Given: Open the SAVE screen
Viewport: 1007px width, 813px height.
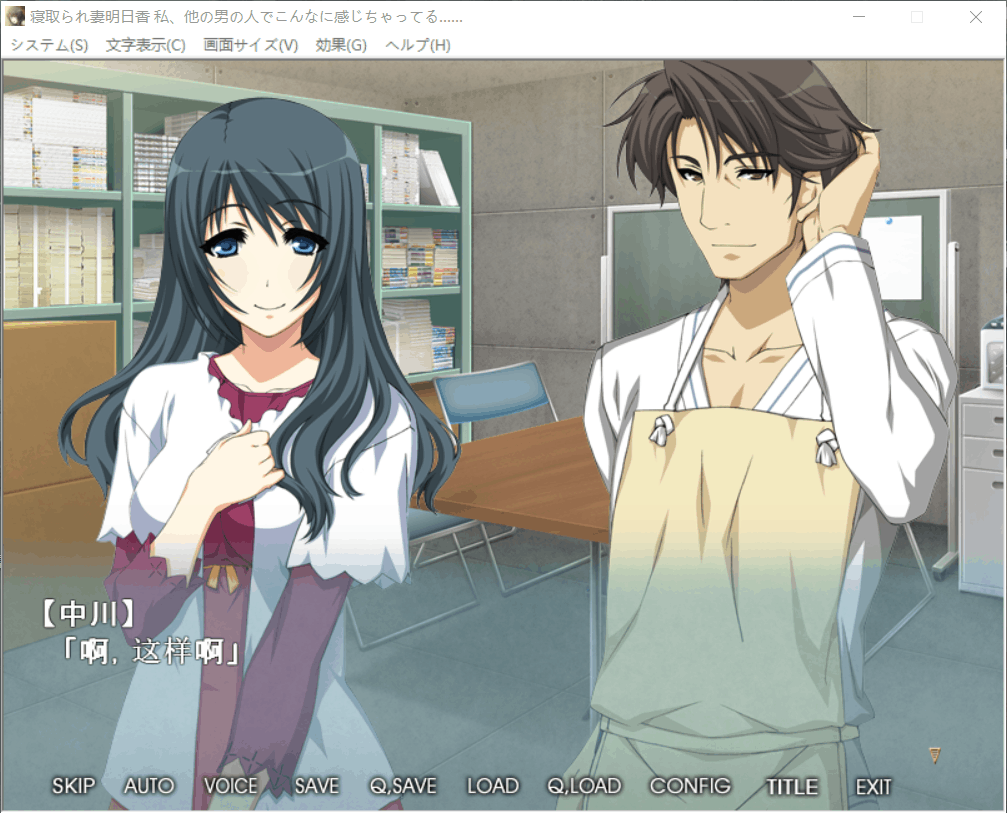Looking at the screenshot, I should tap(316, 786).
